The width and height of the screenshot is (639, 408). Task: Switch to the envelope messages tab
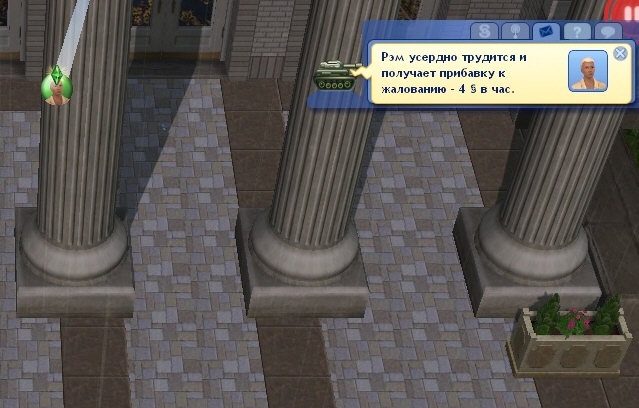click(x=544, y=32)
